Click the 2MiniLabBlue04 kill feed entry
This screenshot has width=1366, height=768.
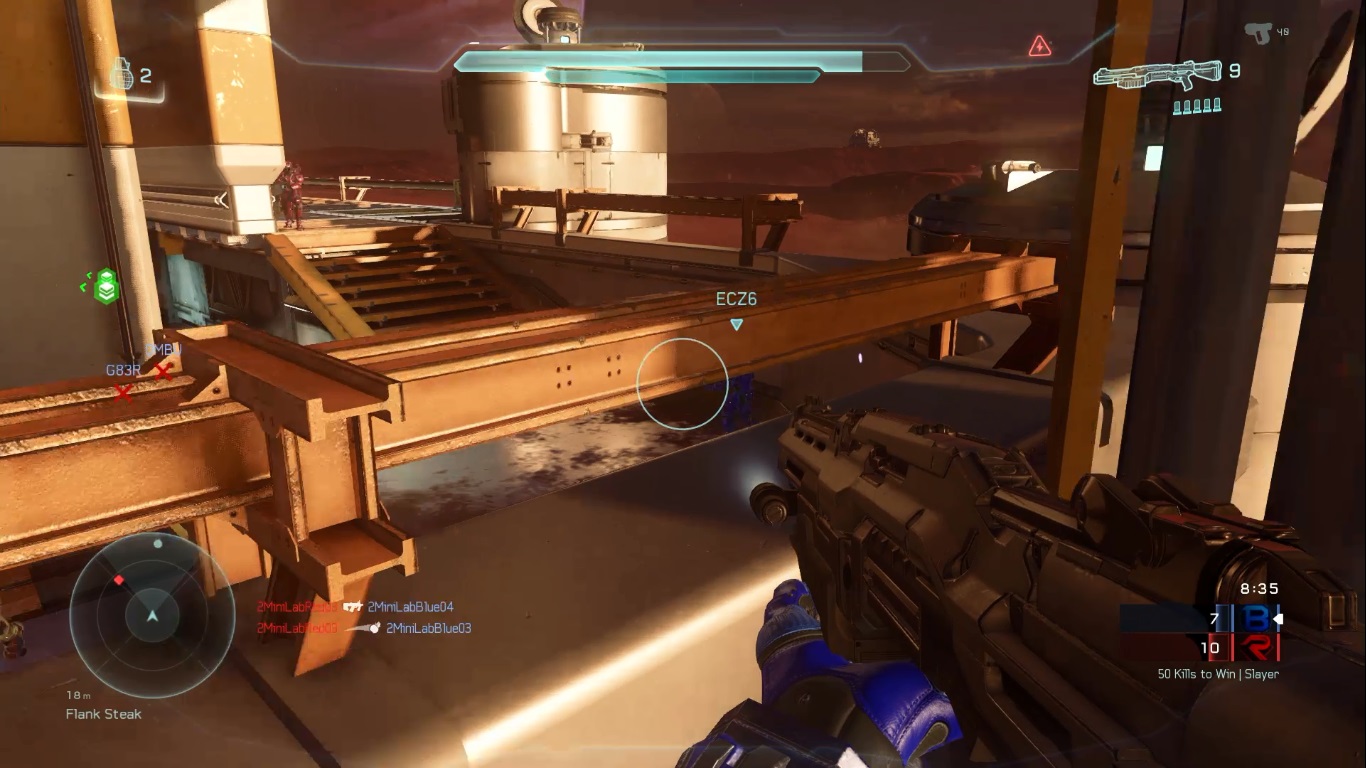click(410, 607)
